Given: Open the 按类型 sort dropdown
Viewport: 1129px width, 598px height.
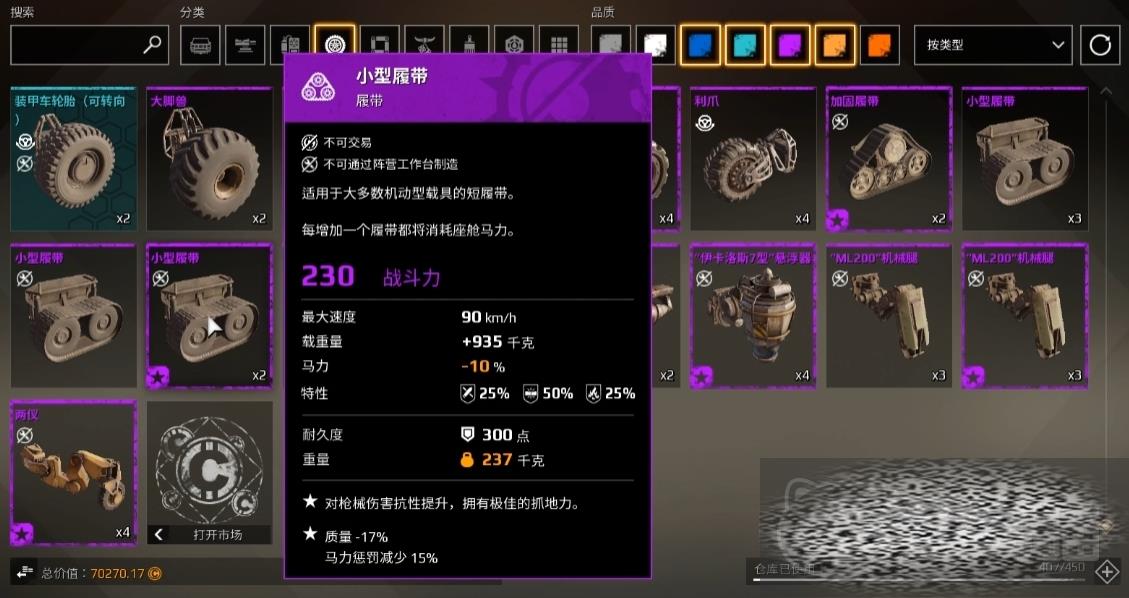Looking at the screenshot, I should click(993, 45).
